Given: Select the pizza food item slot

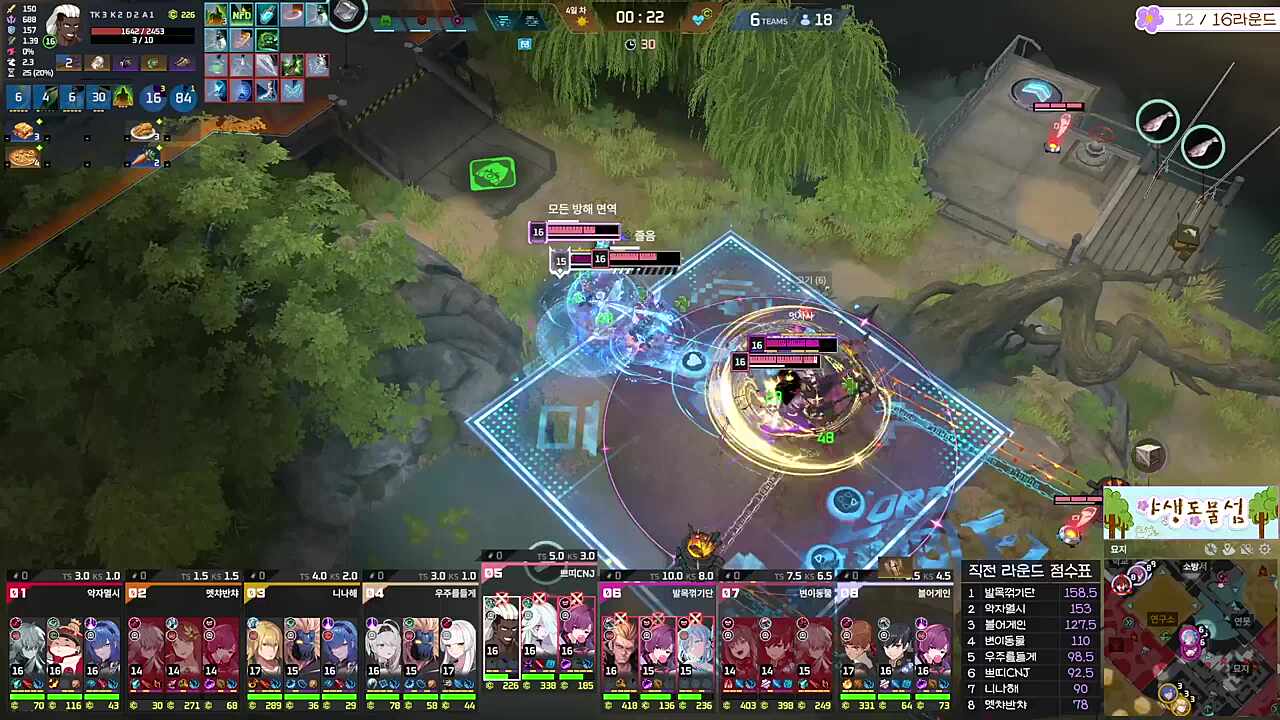Looking at the screenshot, I should pos(22,157).
